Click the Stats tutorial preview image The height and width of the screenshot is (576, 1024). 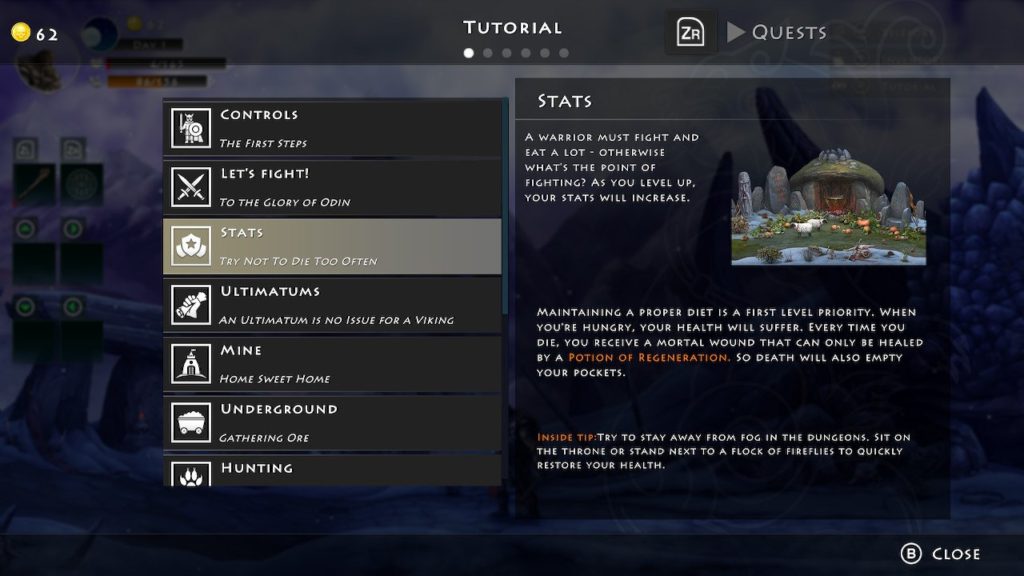[828, 207]
